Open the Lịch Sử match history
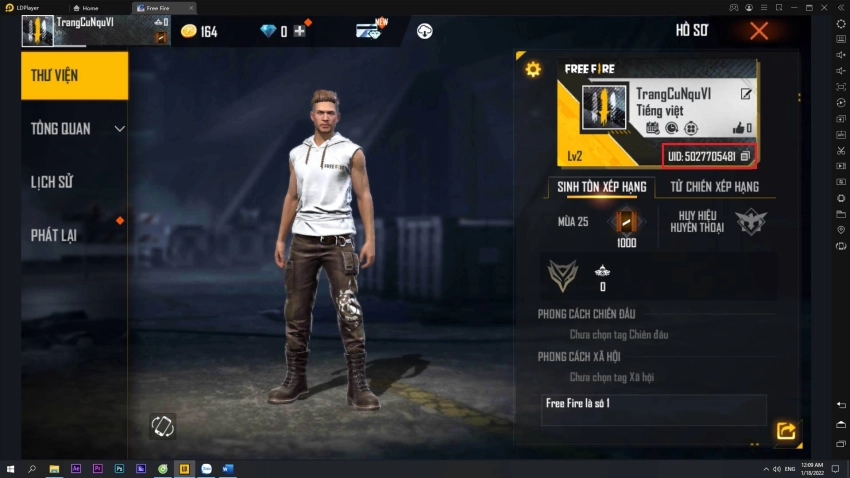Image resolution: width=850 pixels, height=478 pixels. coord(52,182)
